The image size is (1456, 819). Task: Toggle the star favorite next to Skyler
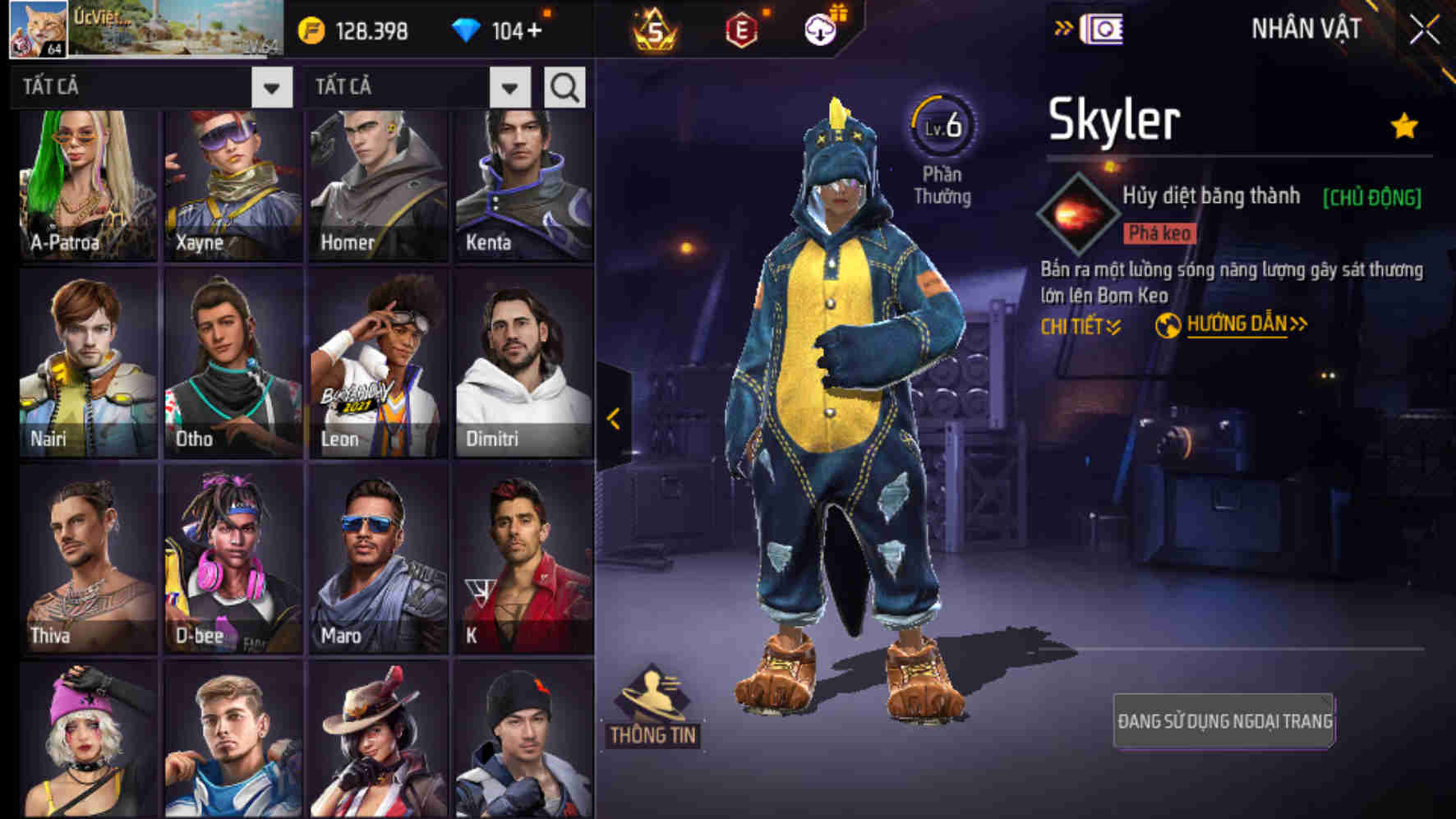(1403, 127)
